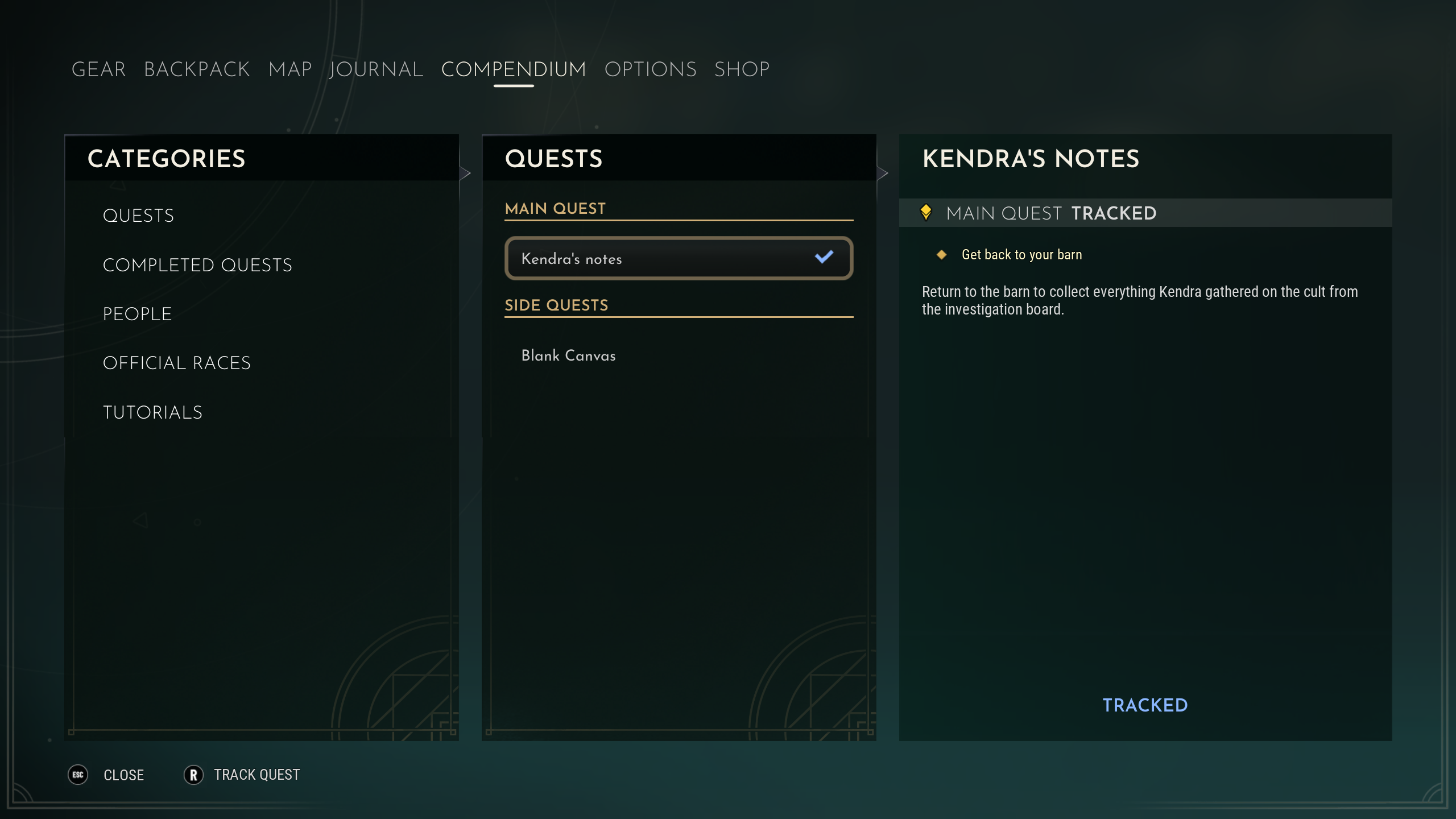Open the Completed Quests category
This screenshot has height=819, width=1456.
coord(197,265)
